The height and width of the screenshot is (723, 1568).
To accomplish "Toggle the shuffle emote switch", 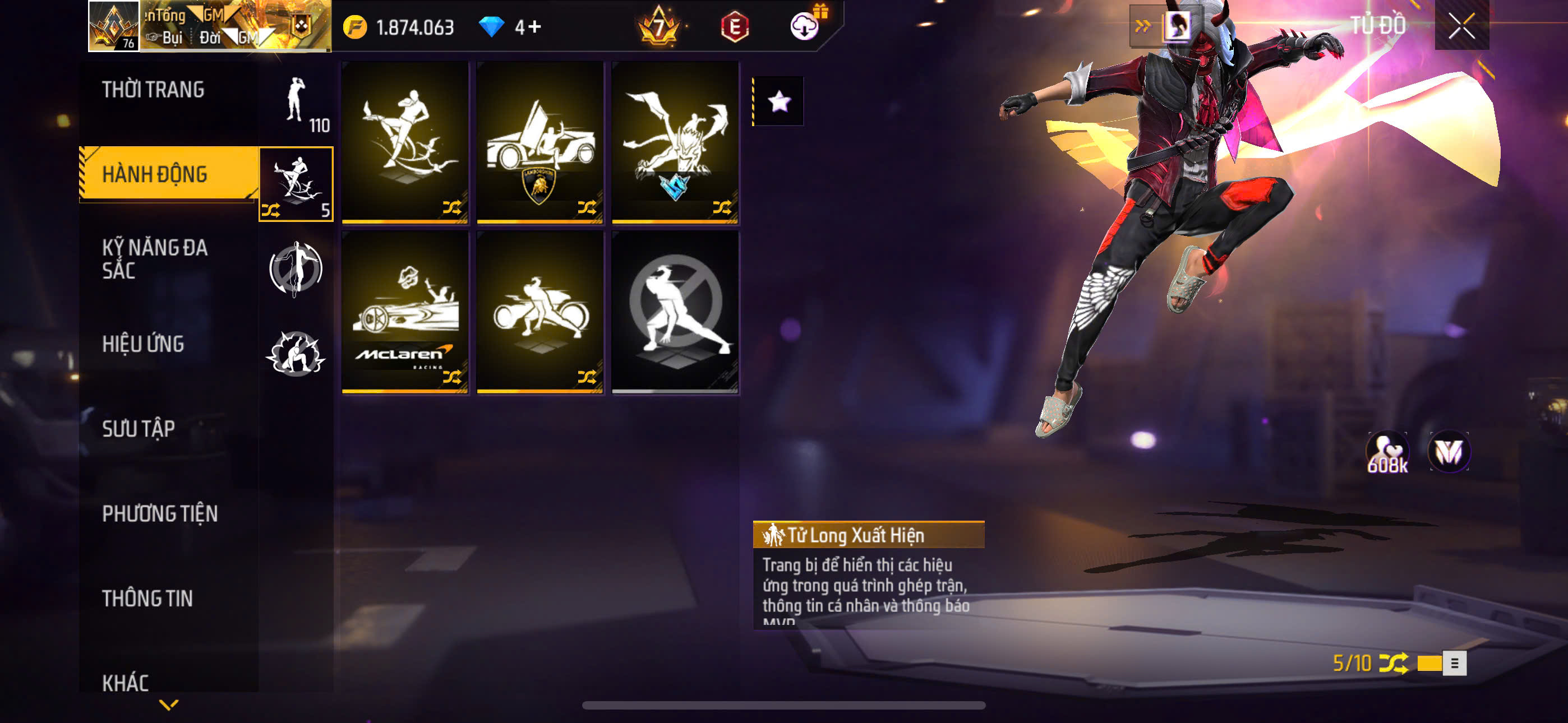I will click(1441, 662).
